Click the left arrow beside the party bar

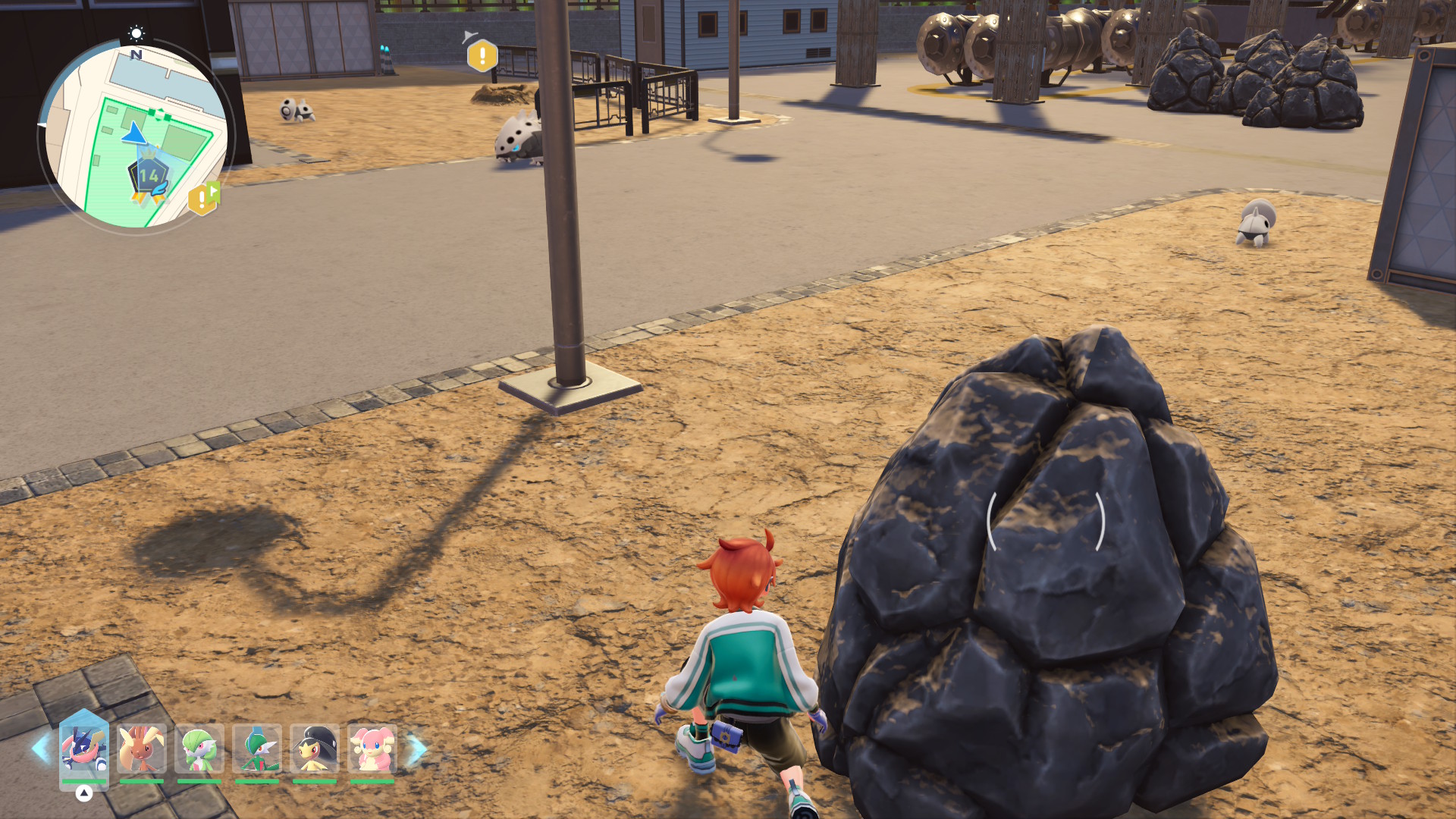tap(40, 748)
